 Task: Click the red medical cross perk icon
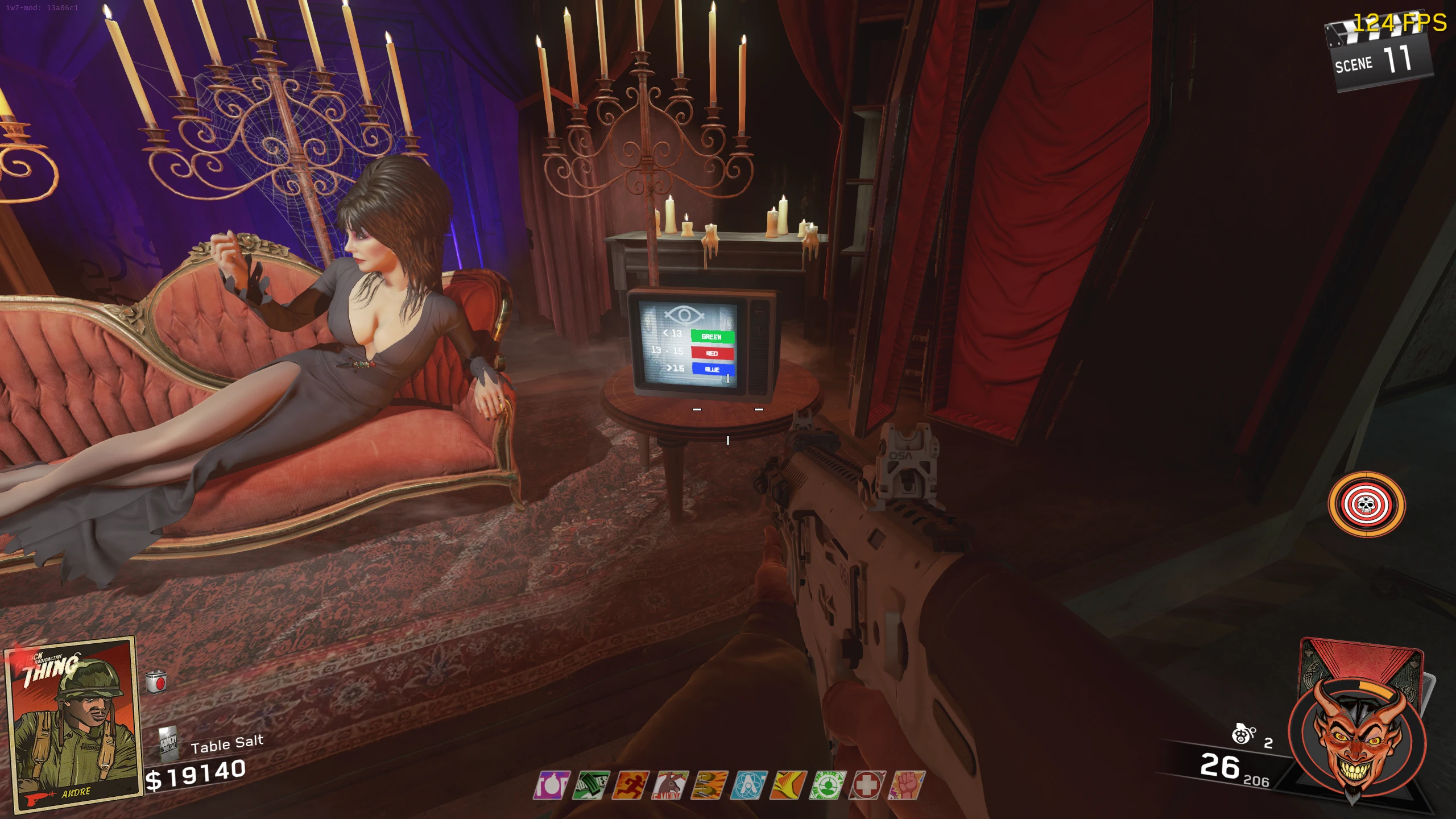point(867,785)
